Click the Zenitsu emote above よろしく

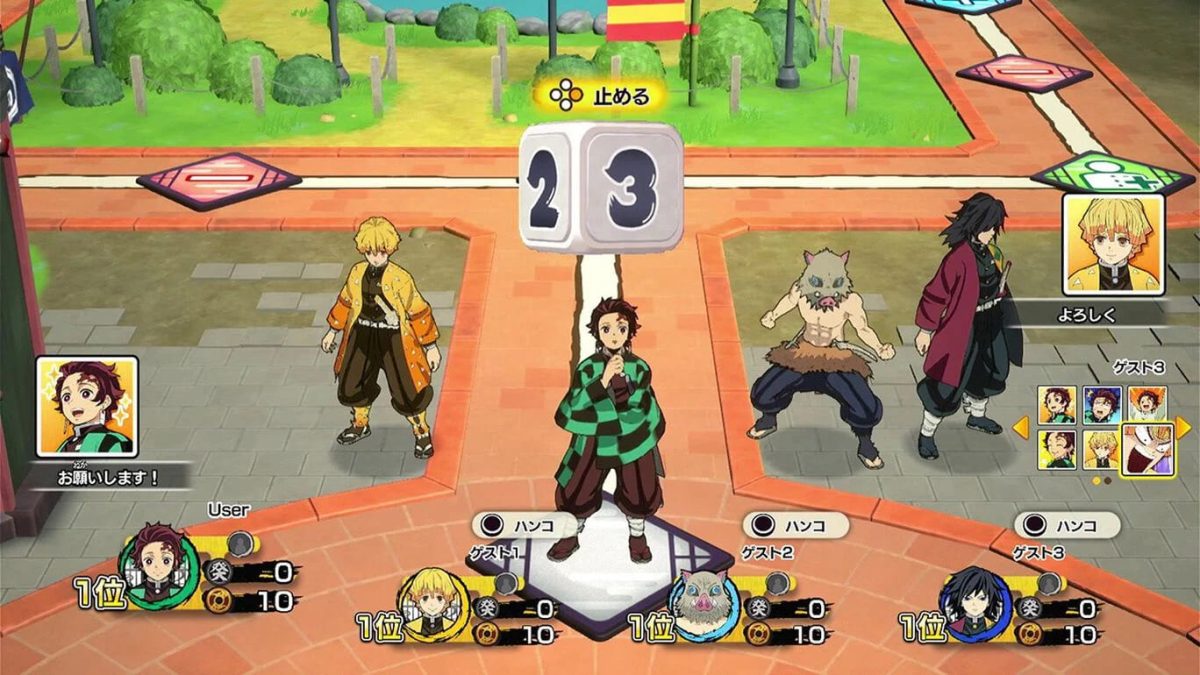coord(1113,244)
